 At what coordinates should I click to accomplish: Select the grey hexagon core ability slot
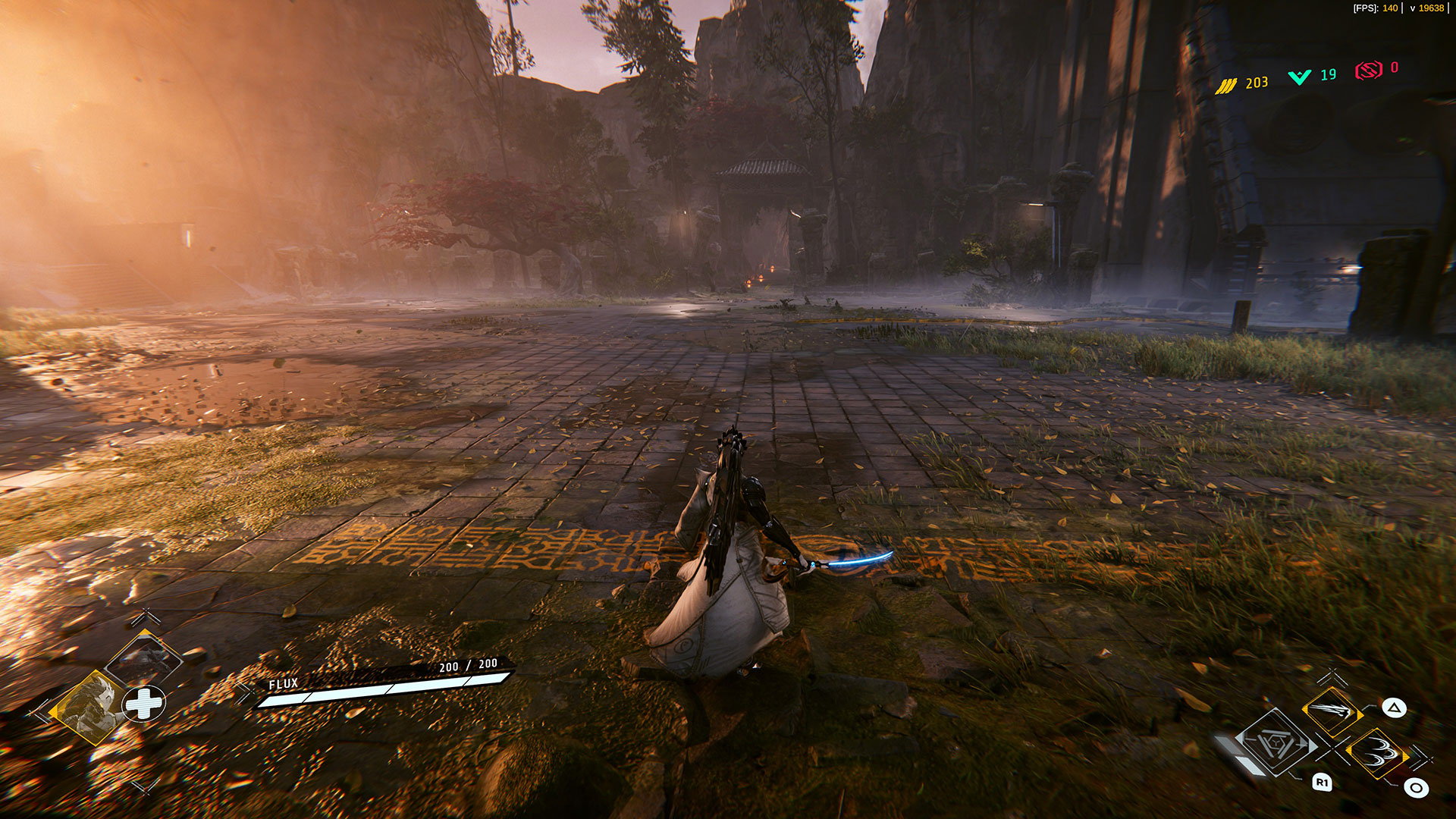click(x=1277, y=742)
